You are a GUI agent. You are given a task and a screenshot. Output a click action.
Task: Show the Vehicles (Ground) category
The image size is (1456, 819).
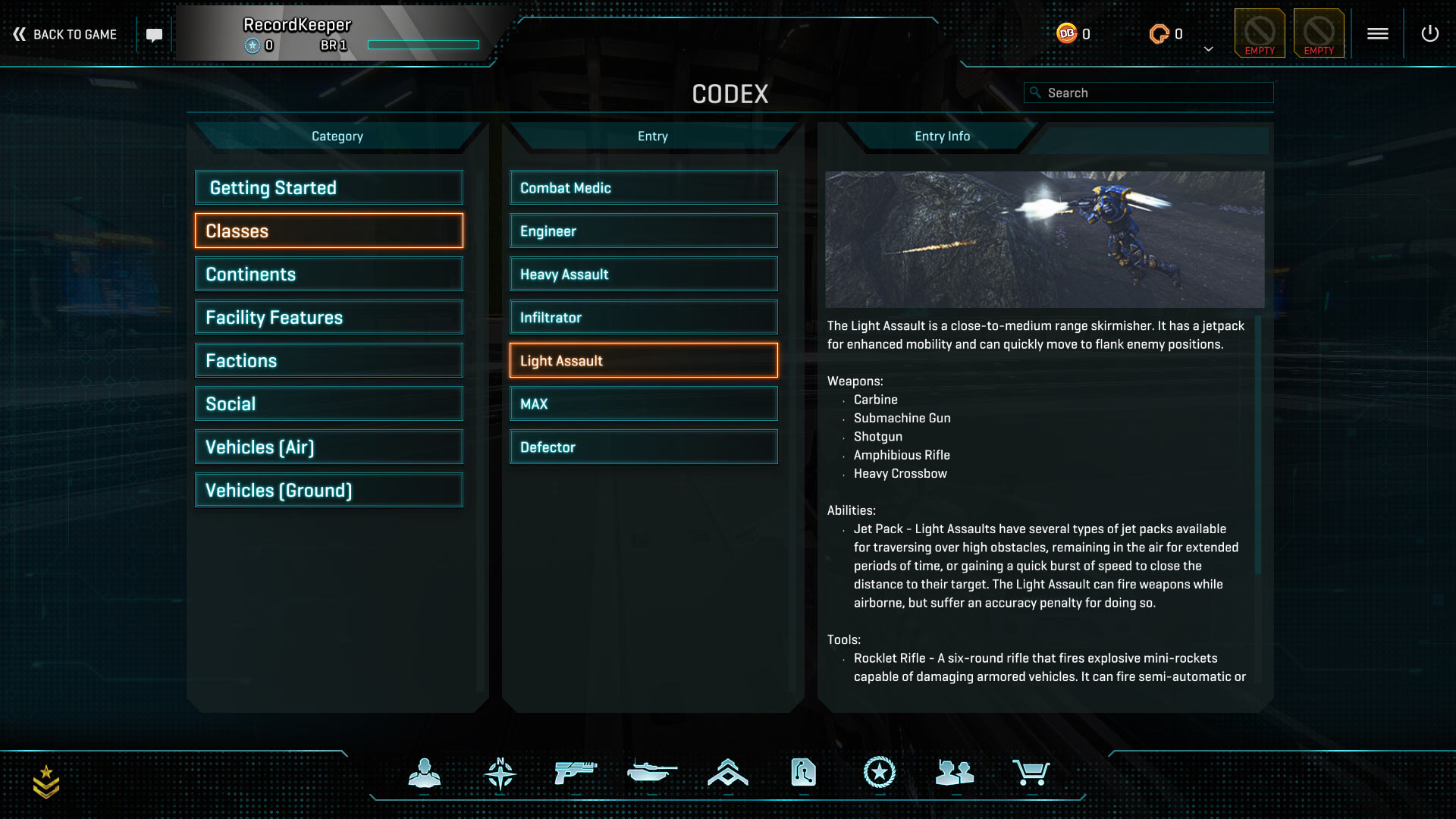pos(328,490)
